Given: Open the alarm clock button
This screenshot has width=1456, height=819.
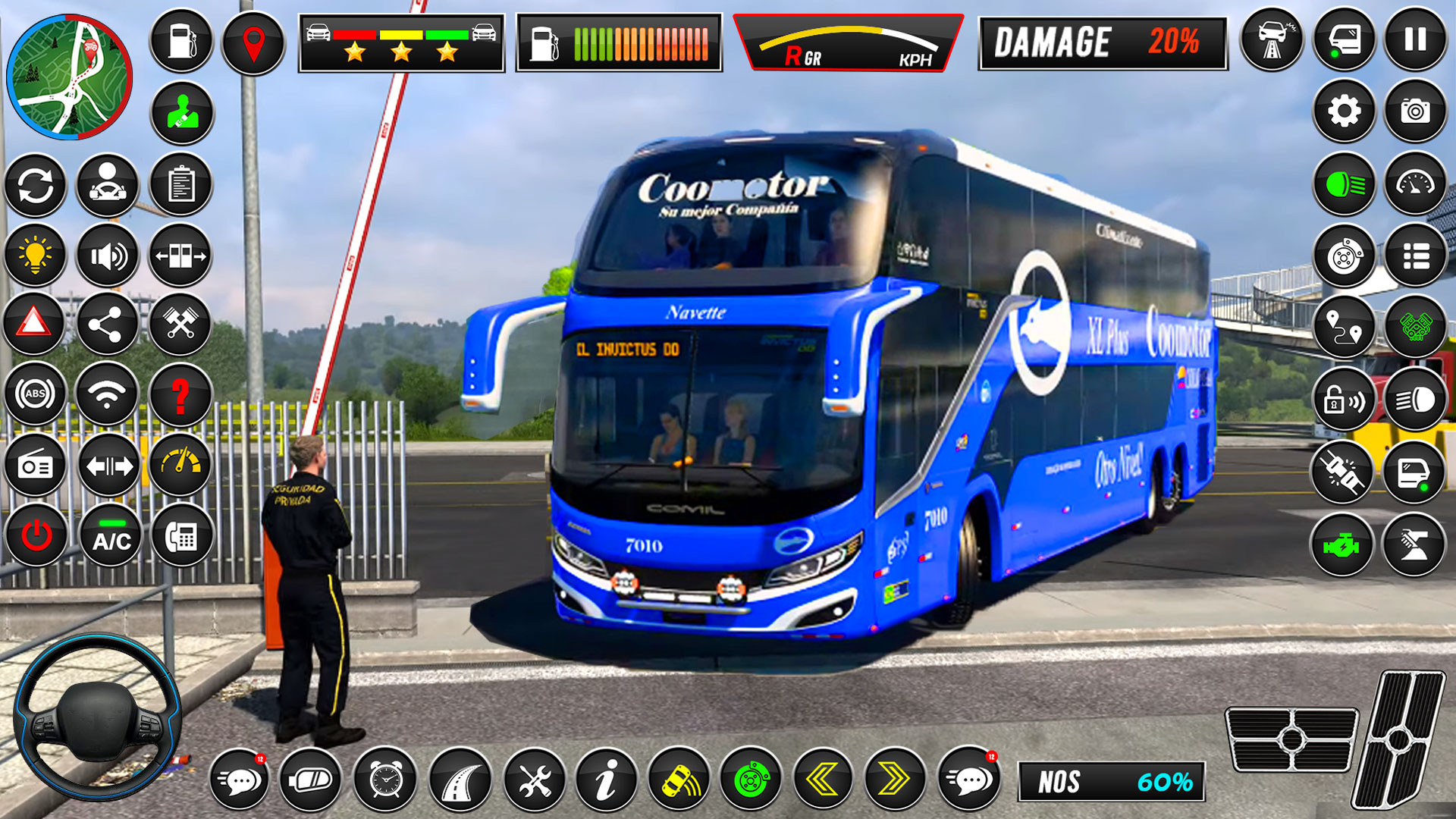Looking at the screenshot, I should [x=385, y=779].
